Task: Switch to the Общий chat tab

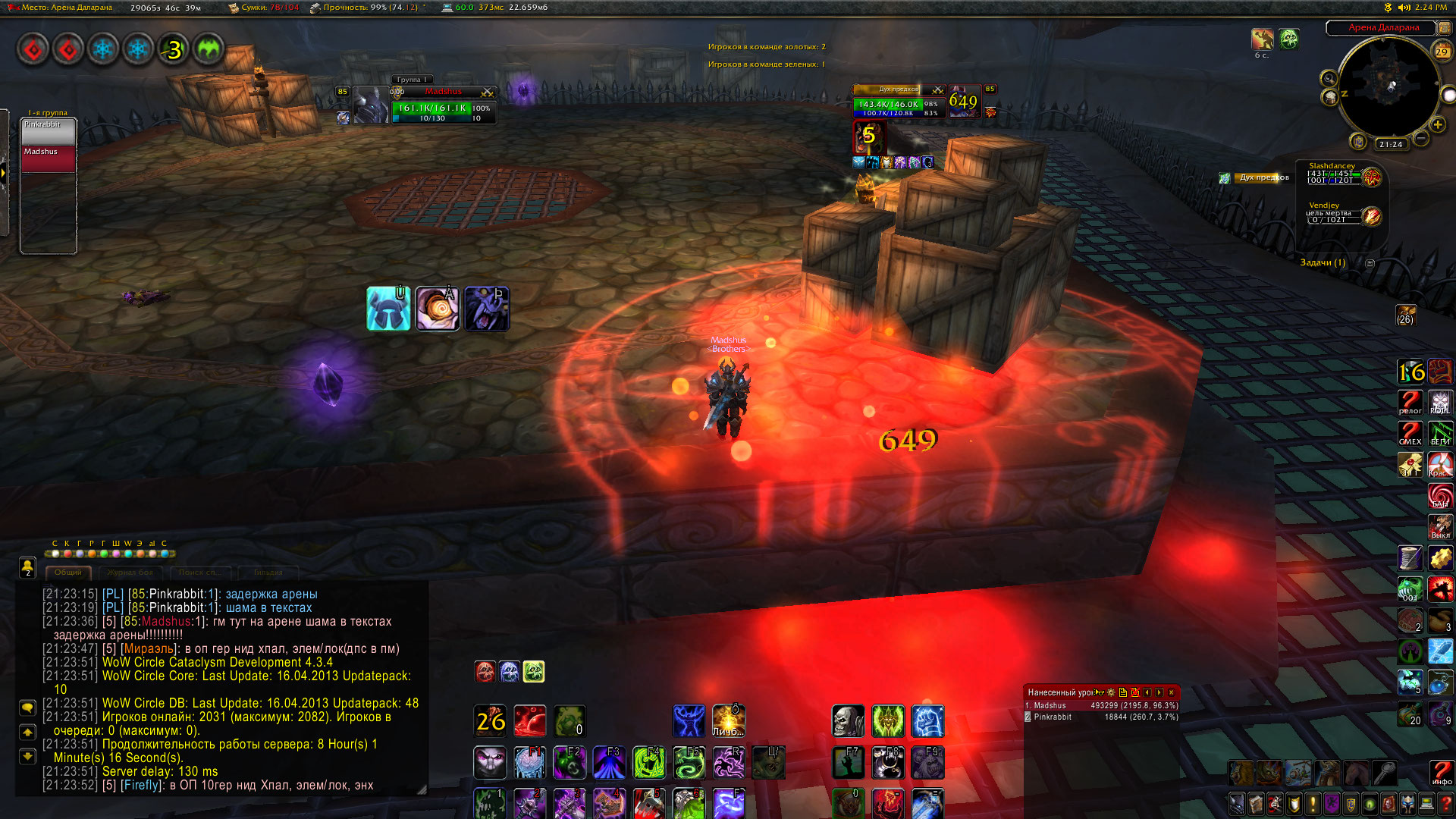Action: pyautogui.click(x=67, y=573)
